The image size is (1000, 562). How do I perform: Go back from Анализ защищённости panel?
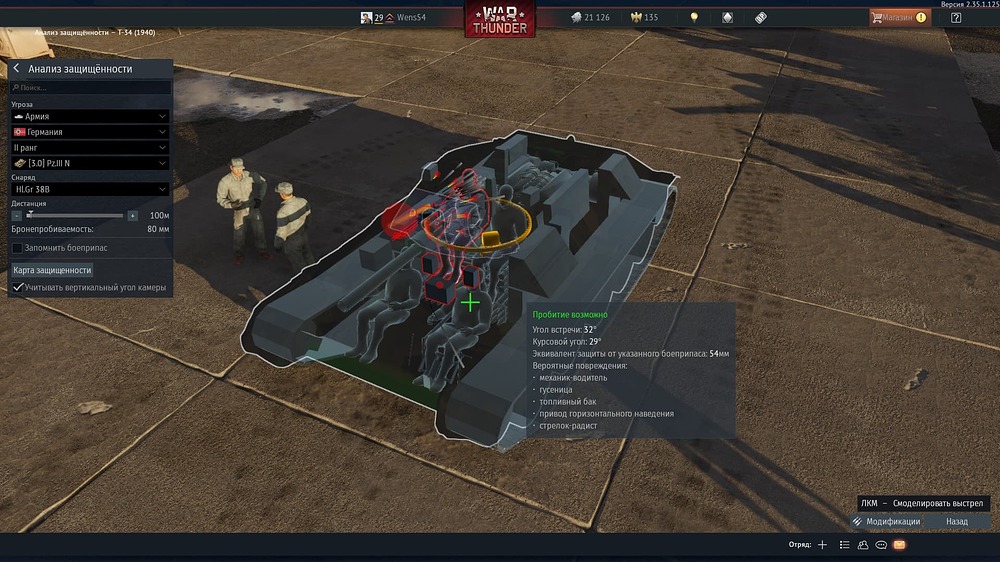coord(17,69)
